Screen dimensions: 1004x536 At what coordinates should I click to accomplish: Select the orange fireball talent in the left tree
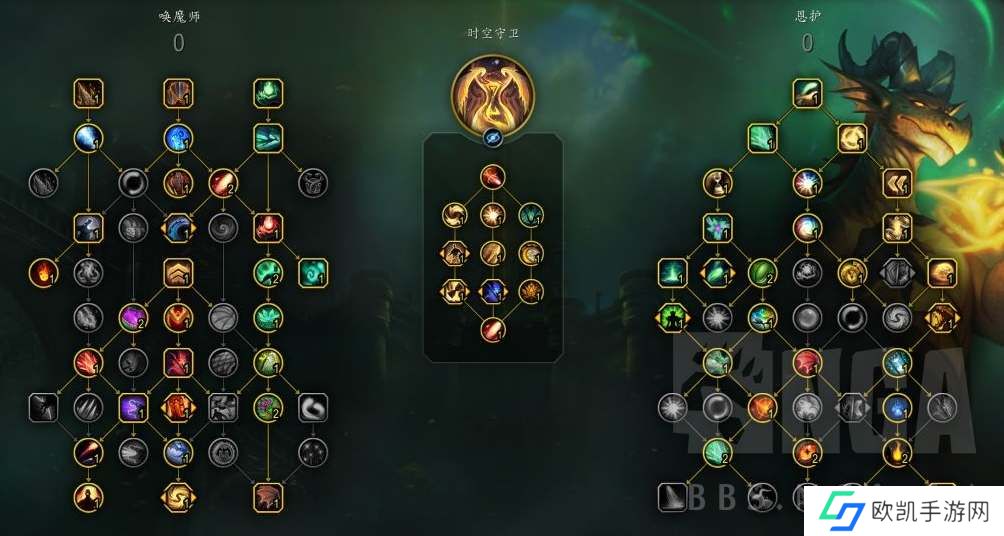pyautogui.click(x=41, y=271)
